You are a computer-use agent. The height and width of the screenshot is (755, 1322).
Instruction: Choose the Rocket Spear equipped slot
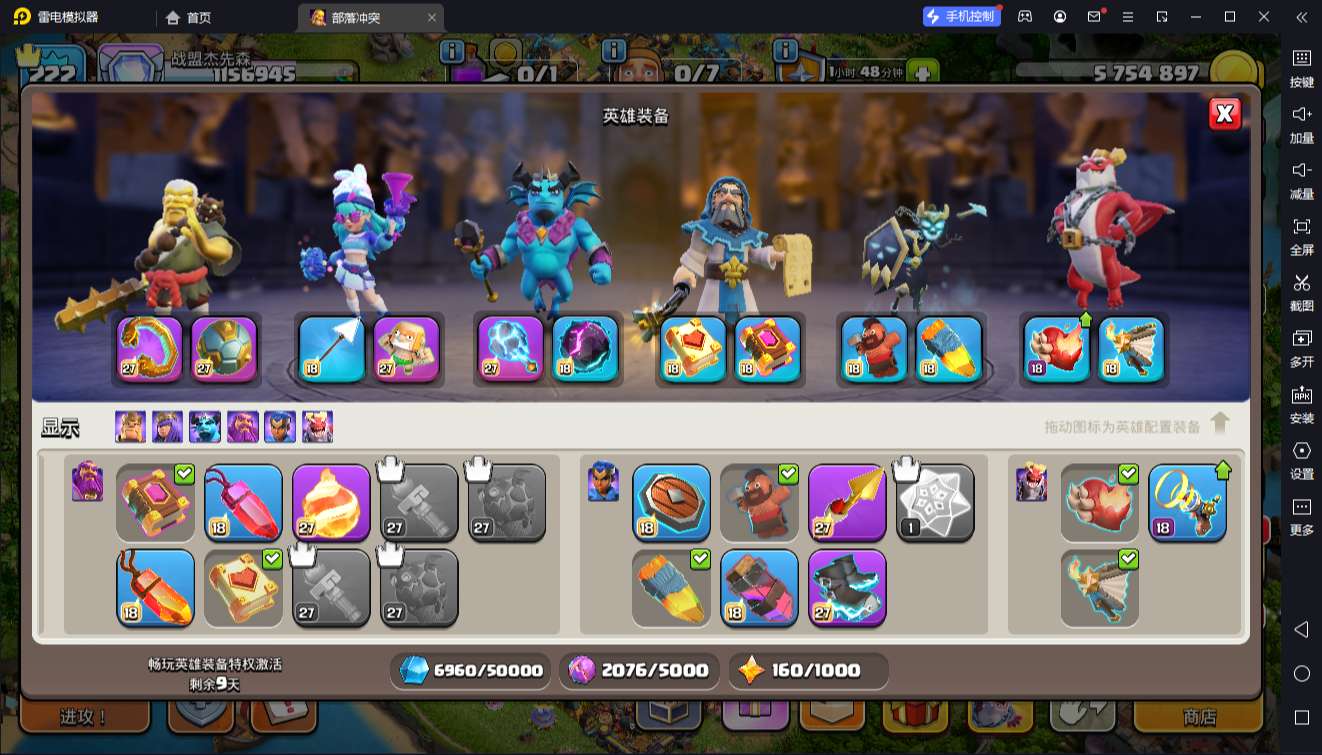click(947, 349)
